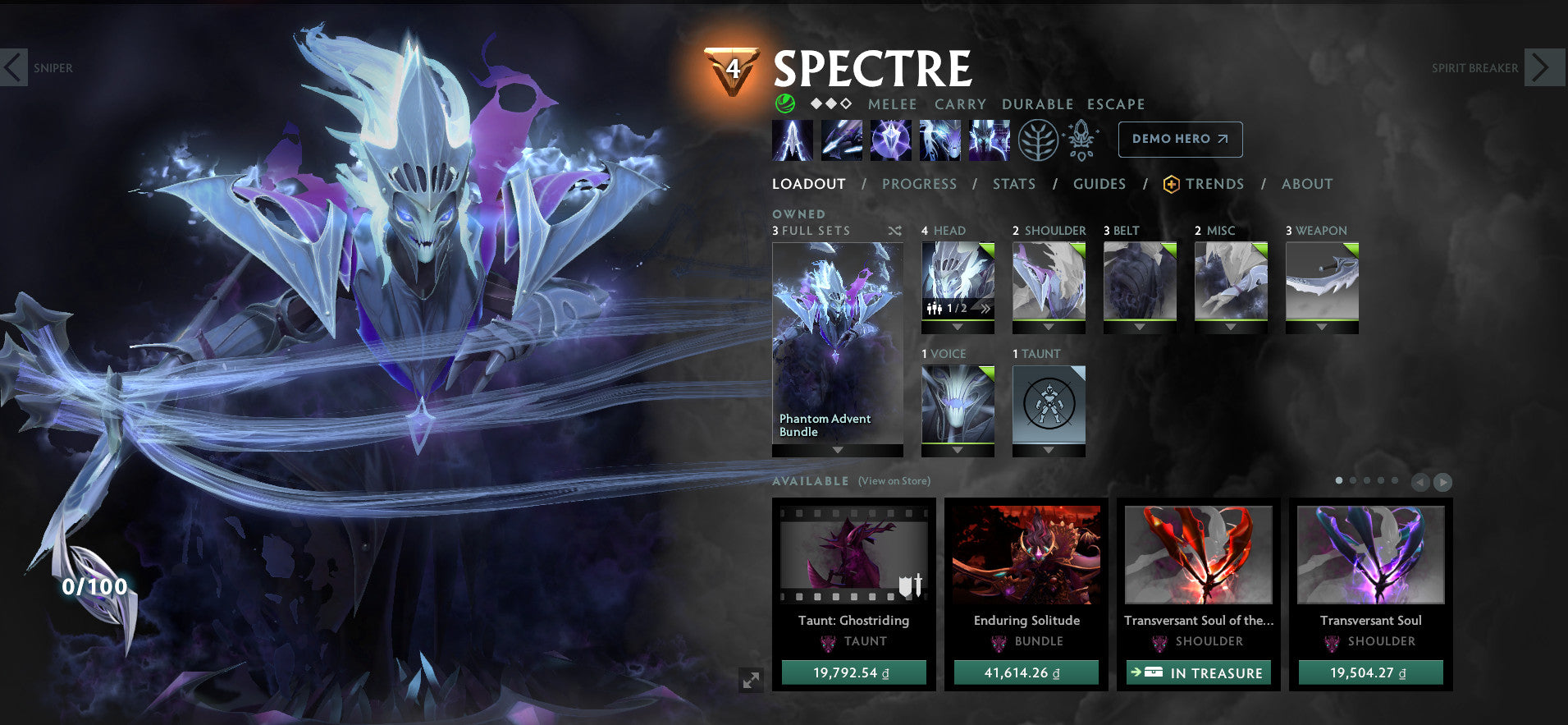
Task: Open the Progress tab
Action: (920, 184)
